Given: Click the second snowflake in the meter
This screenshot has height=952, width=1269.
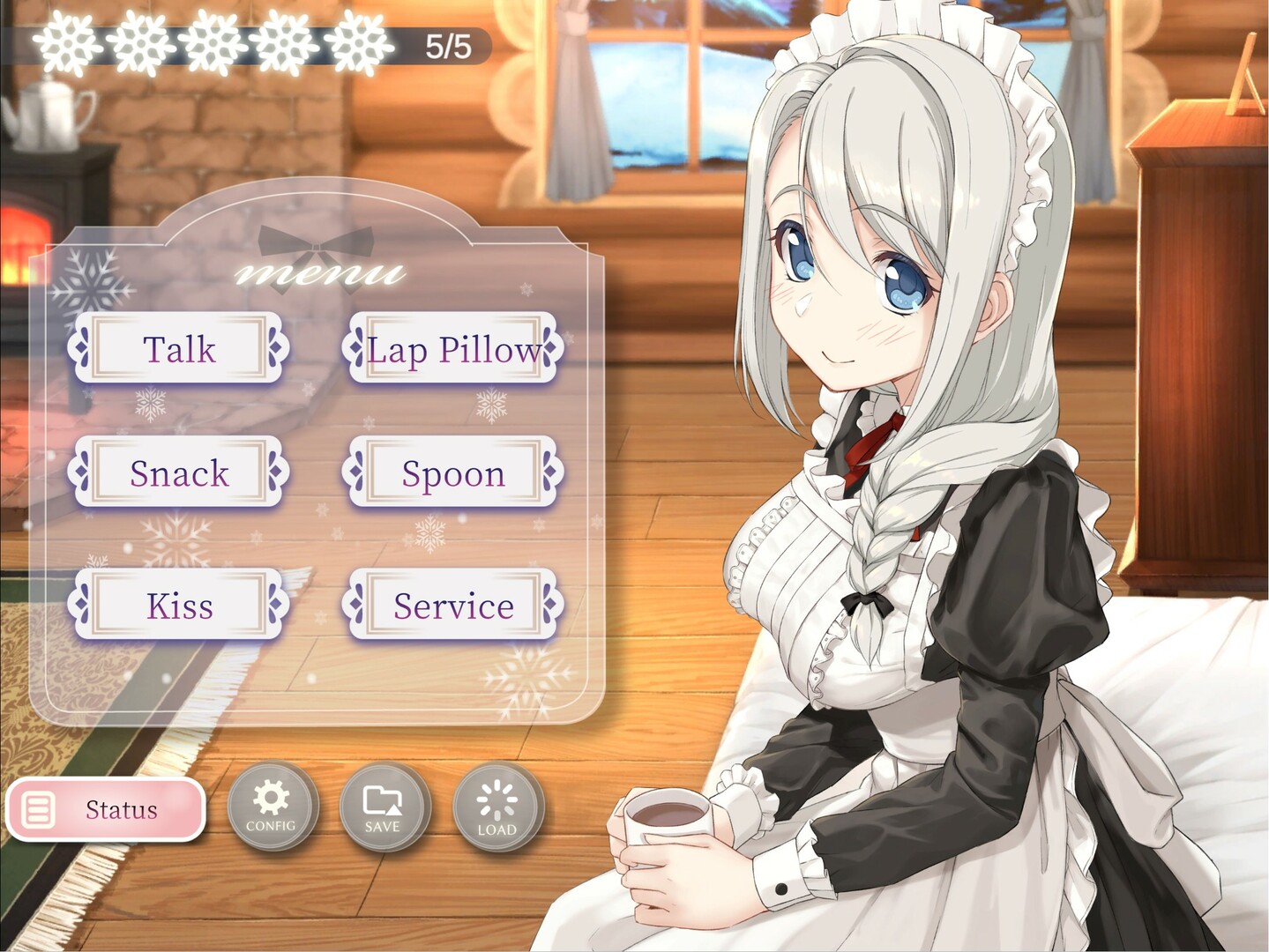Looking at the screenshot, I should [x=137, y=41].
